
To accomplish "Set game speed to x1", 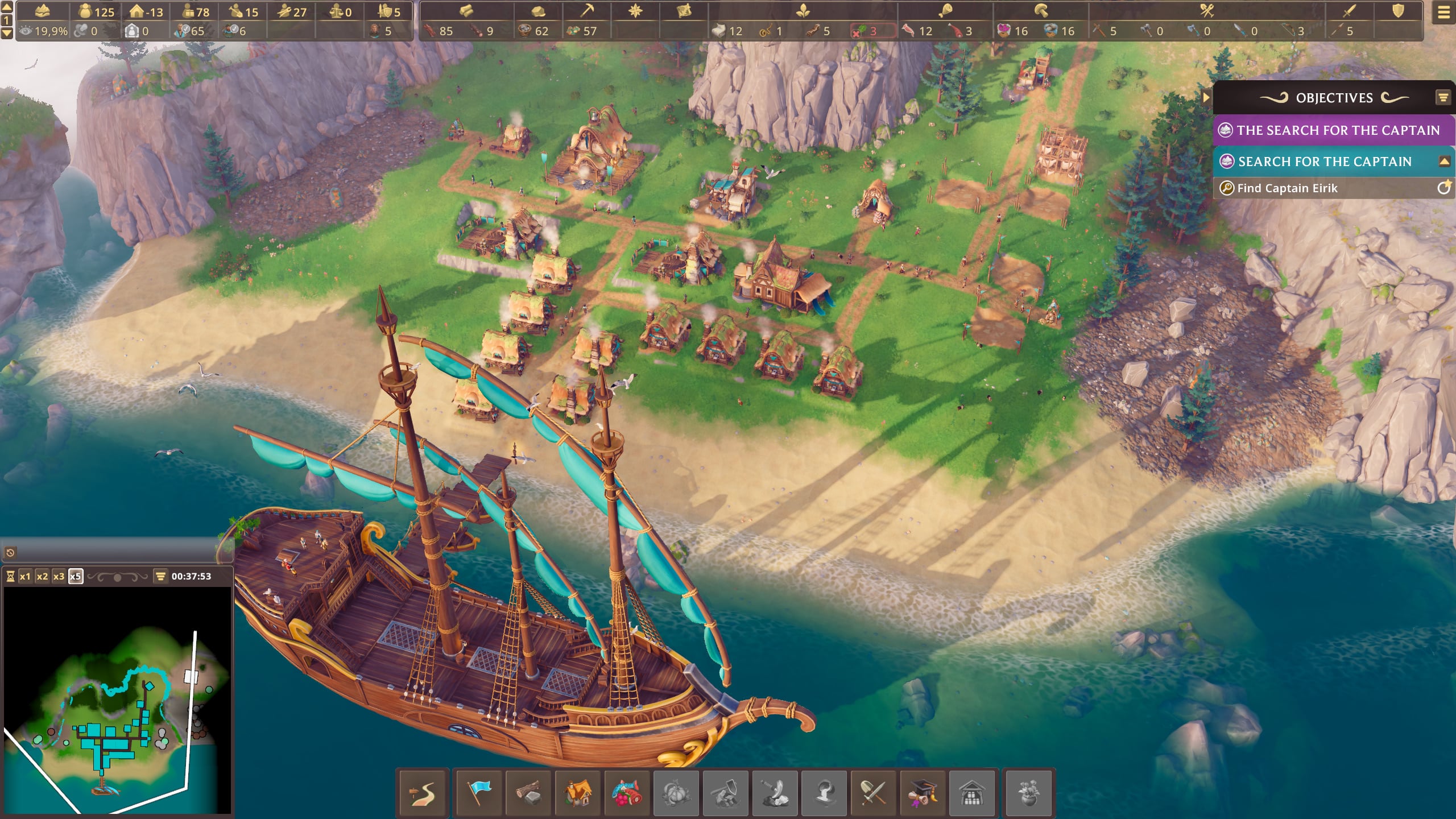I will [25, 576].
